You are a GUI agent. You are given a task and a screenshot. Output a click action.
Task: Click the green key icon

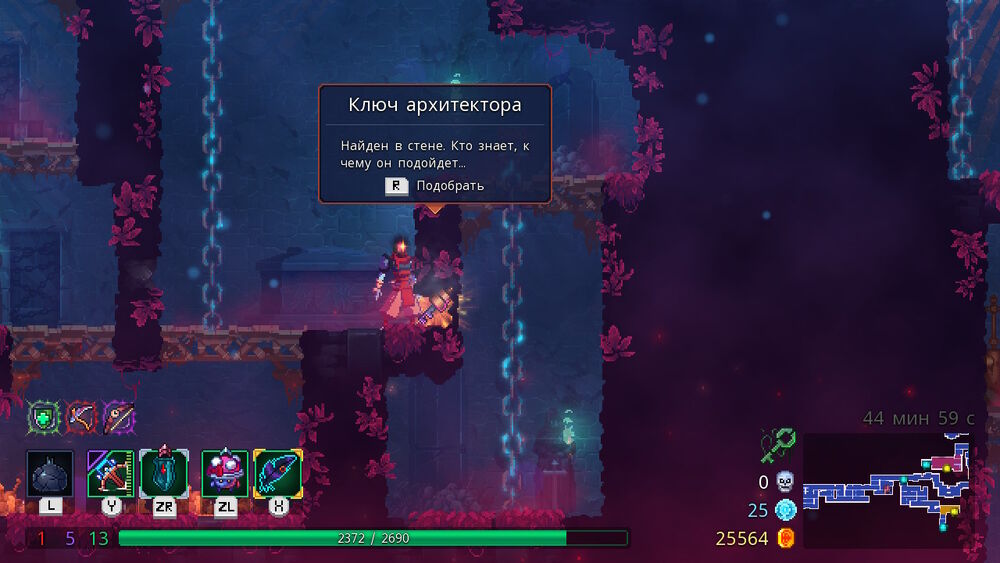click(x=777, y=444)
